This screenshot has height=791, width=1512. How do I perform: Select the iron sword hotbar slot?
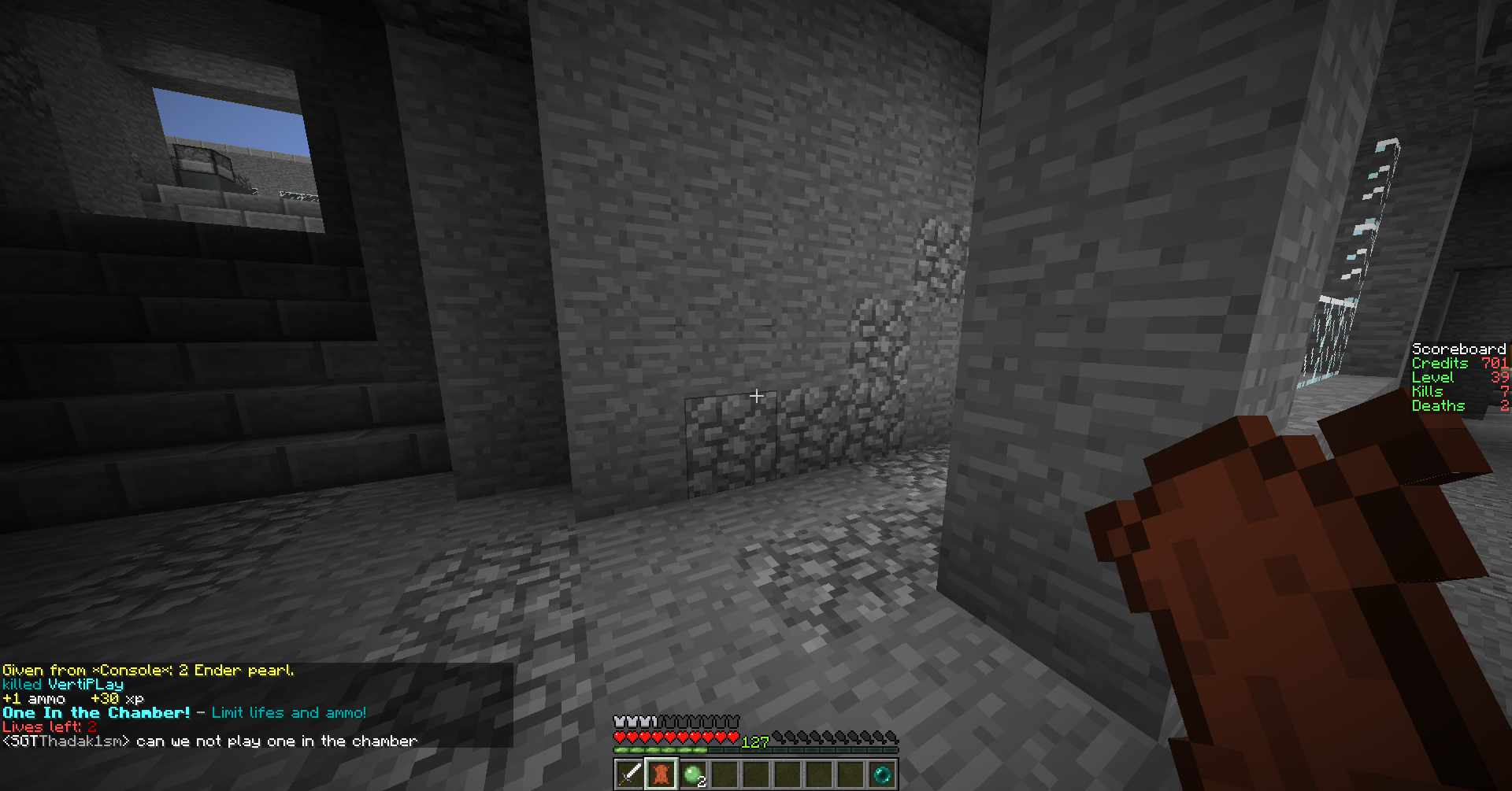coord(629,774)
